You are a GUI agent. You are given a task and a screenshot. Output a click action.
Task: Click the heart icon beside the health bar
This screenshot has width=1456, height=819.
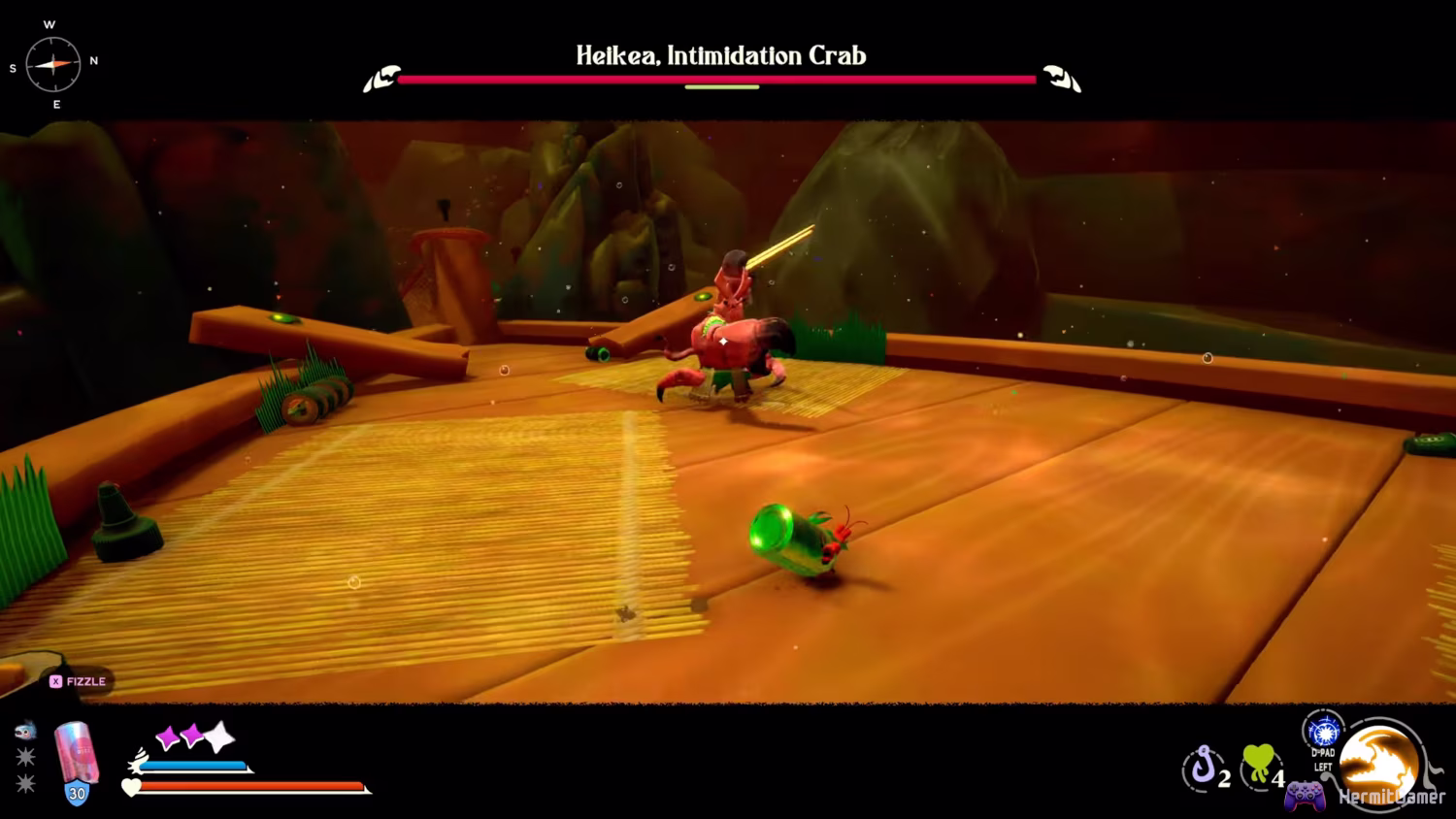tap(131, 786)
